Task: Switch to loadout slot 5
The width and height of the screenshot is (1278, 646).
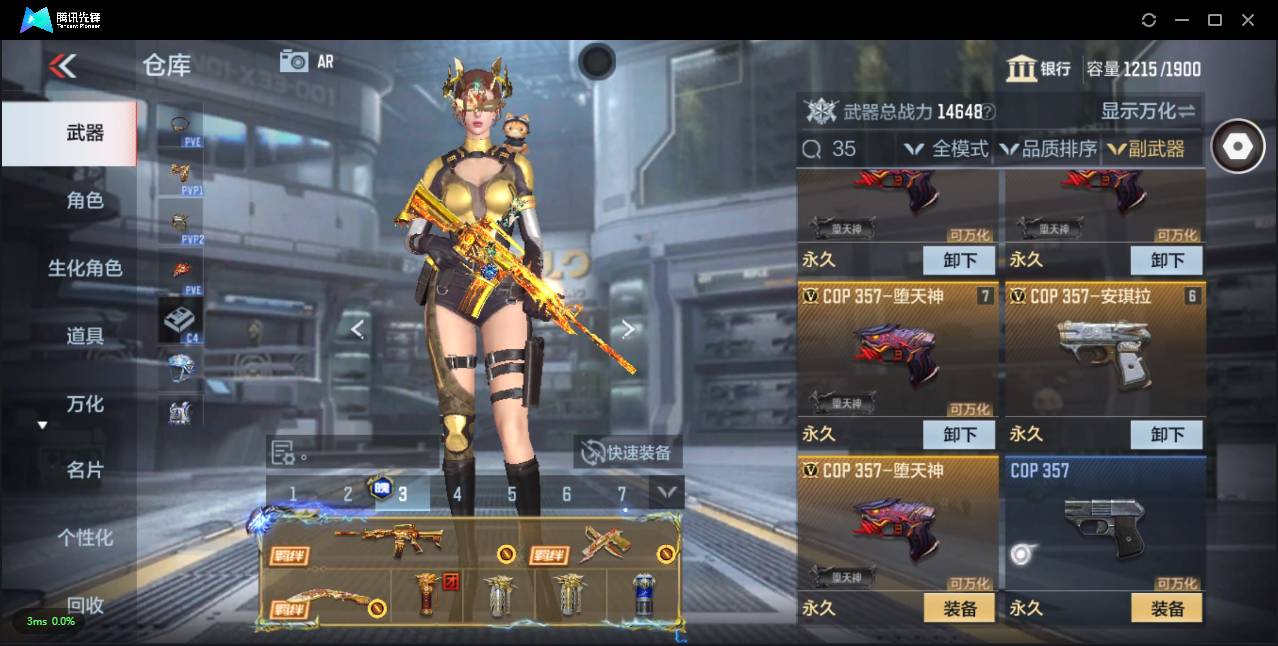Action: (x=512, y=493)
